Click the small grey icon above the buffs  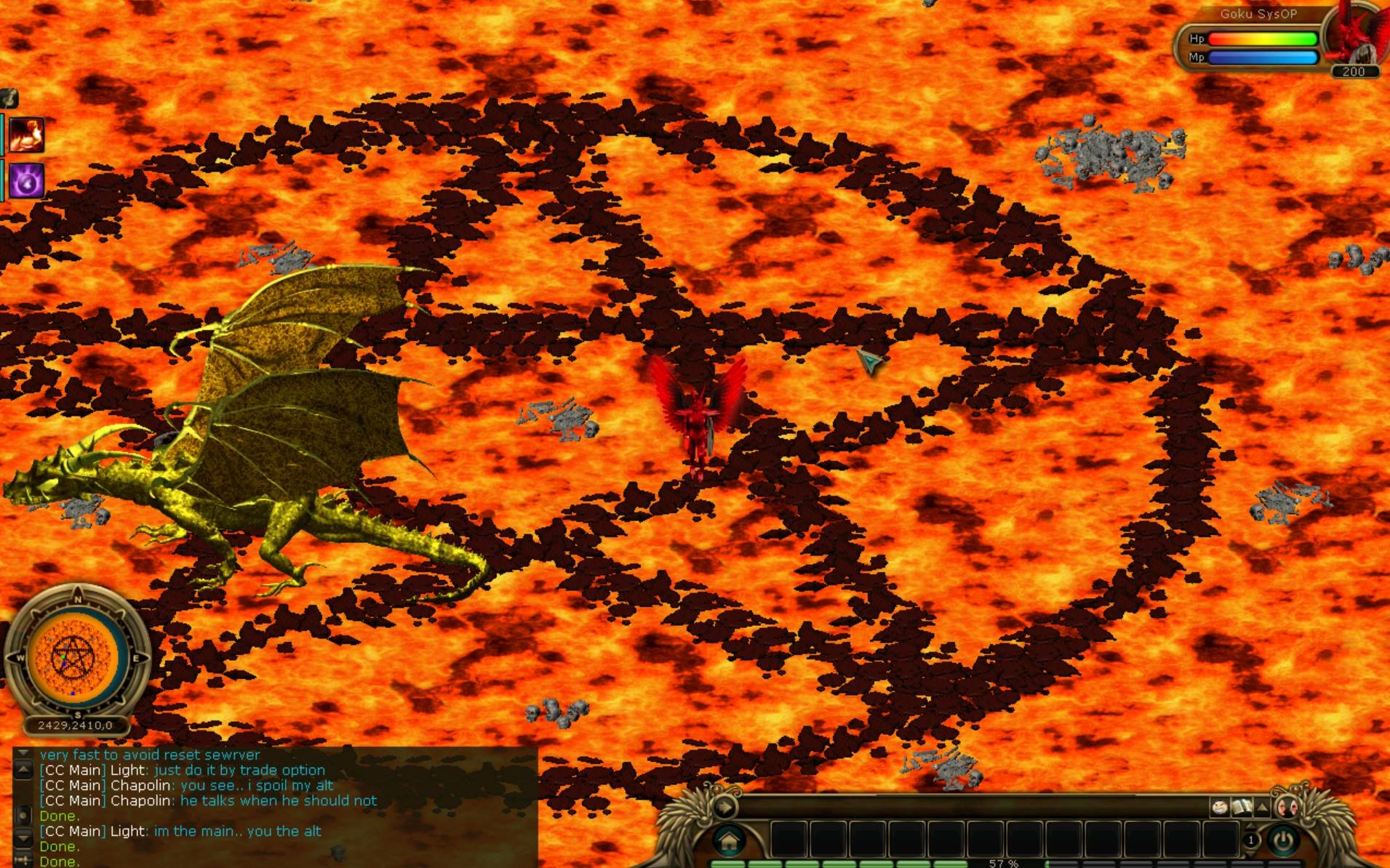click(x=9, y=97)
